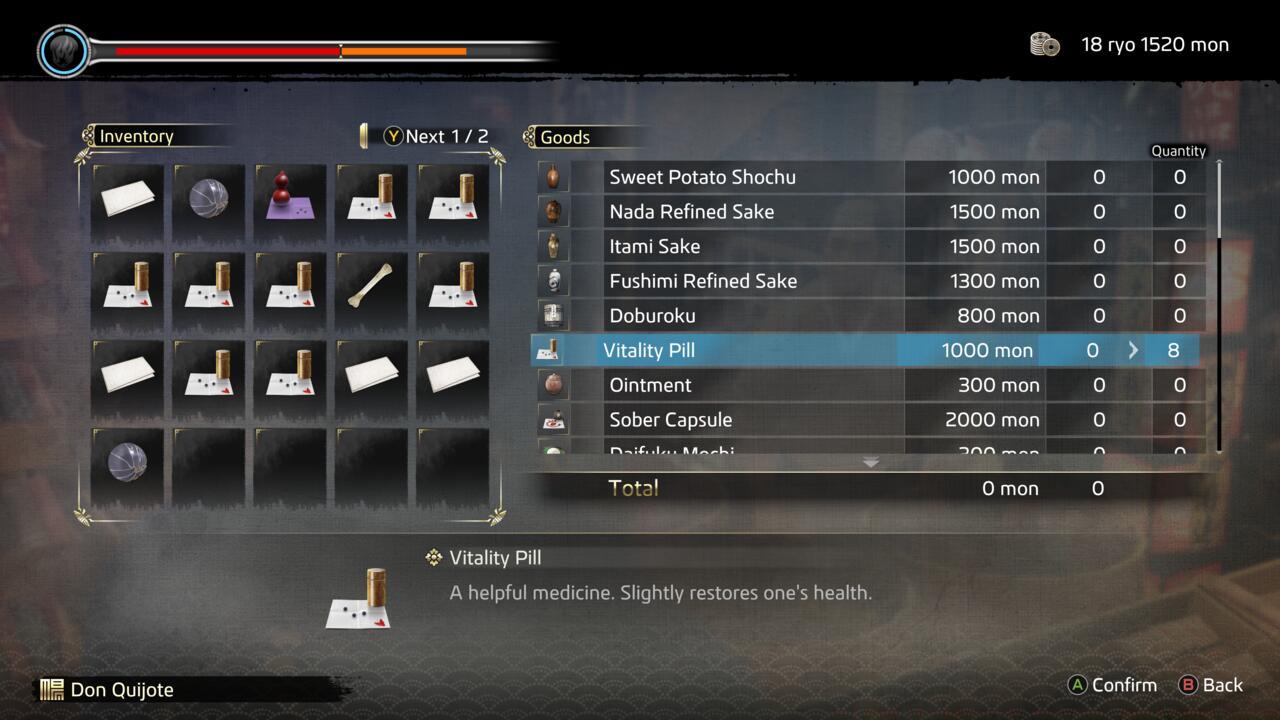
Task: Click the coin stack beside the ryo counter
Action: pos(1044,44)
